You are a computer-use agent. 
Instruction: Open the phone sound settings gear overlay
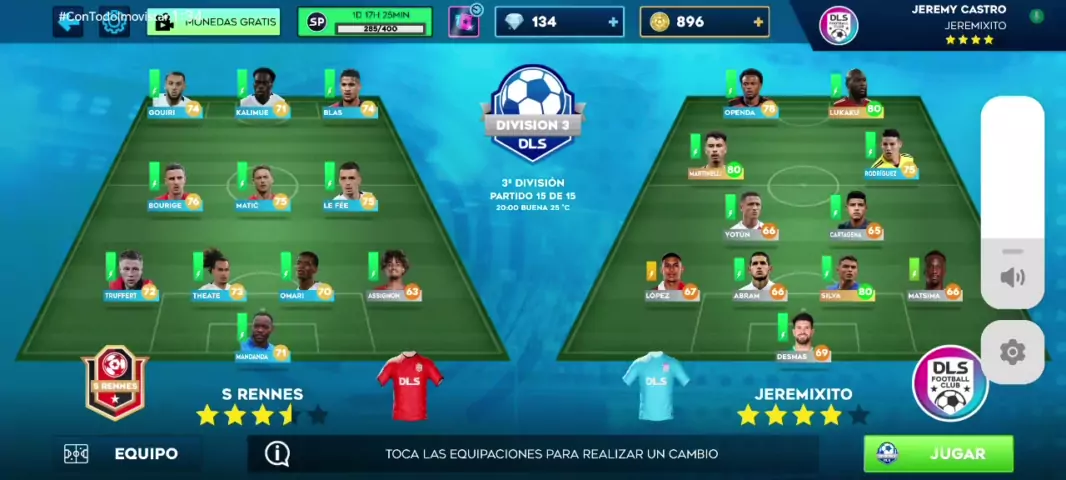click(1012, 352)
